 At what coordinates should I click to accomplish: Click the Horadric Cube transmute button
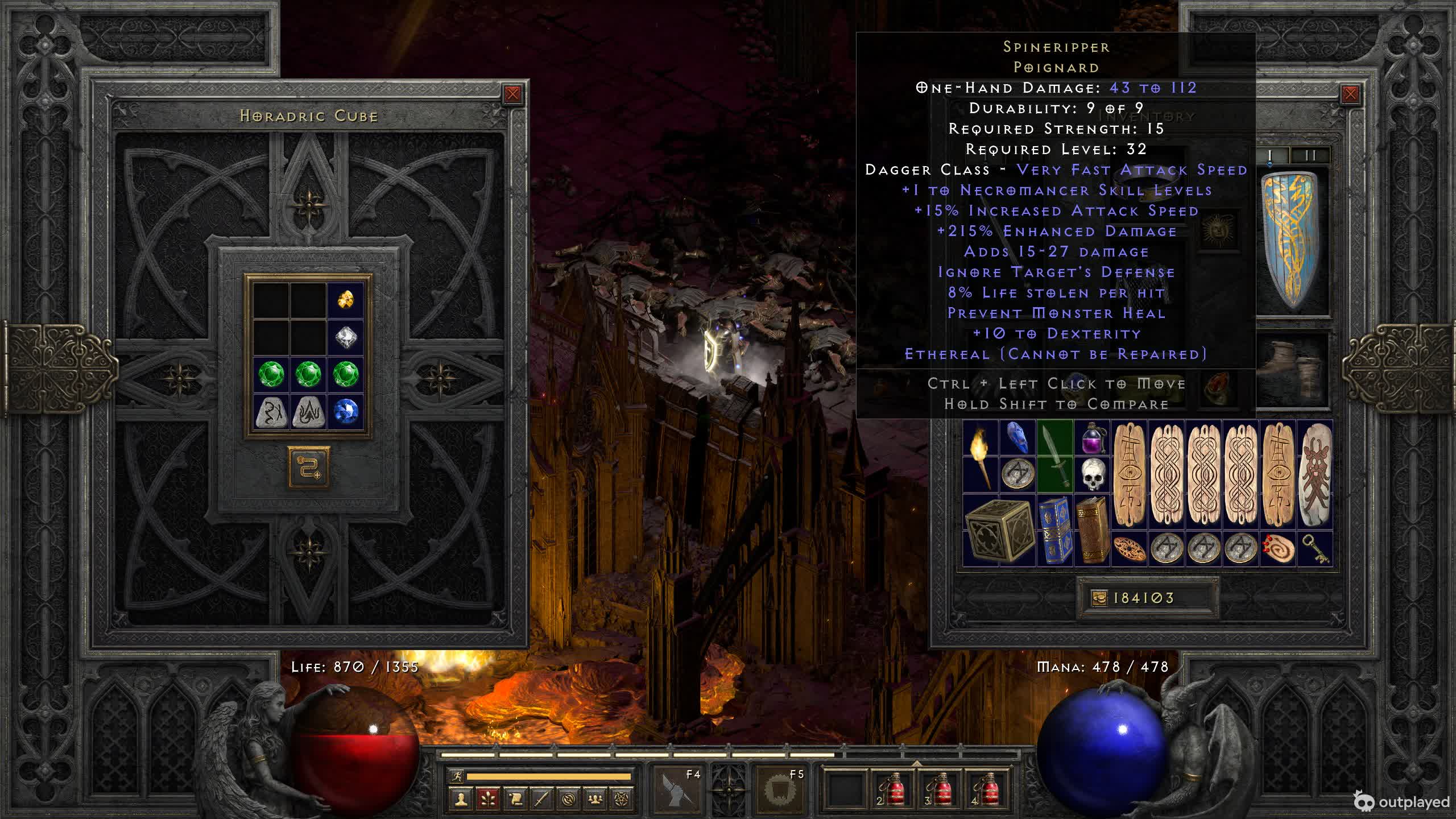click(x=309, y=468)
